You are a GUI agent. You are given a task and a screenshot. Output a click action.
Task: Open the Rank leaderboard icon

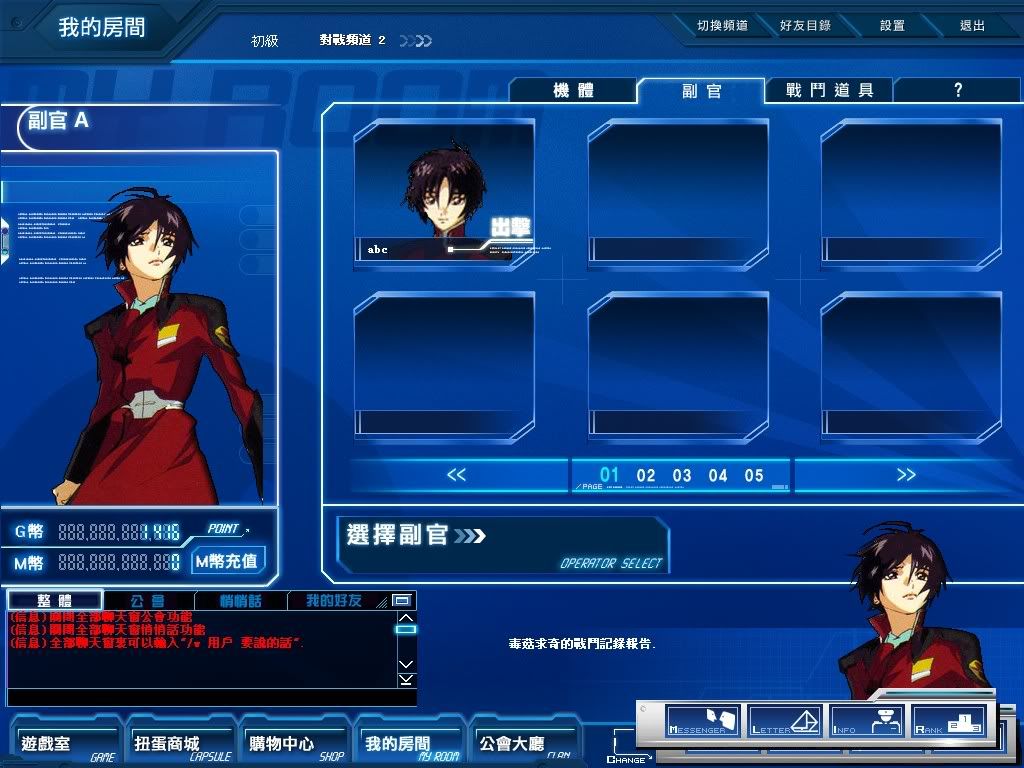pos(948,721)
